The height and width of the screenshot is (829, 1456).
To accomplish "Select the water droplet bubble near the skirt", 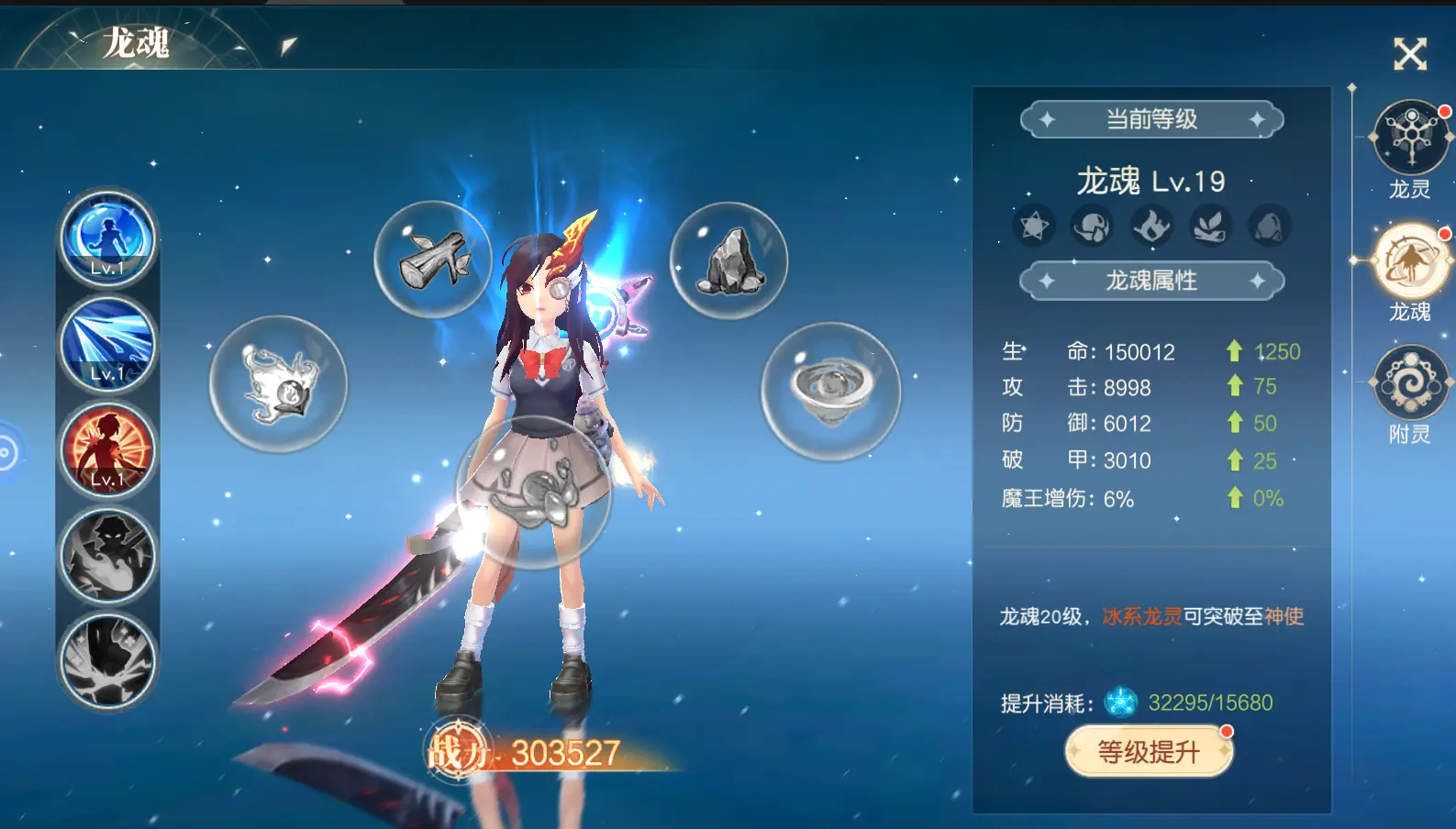I will [x=533, y=492].
